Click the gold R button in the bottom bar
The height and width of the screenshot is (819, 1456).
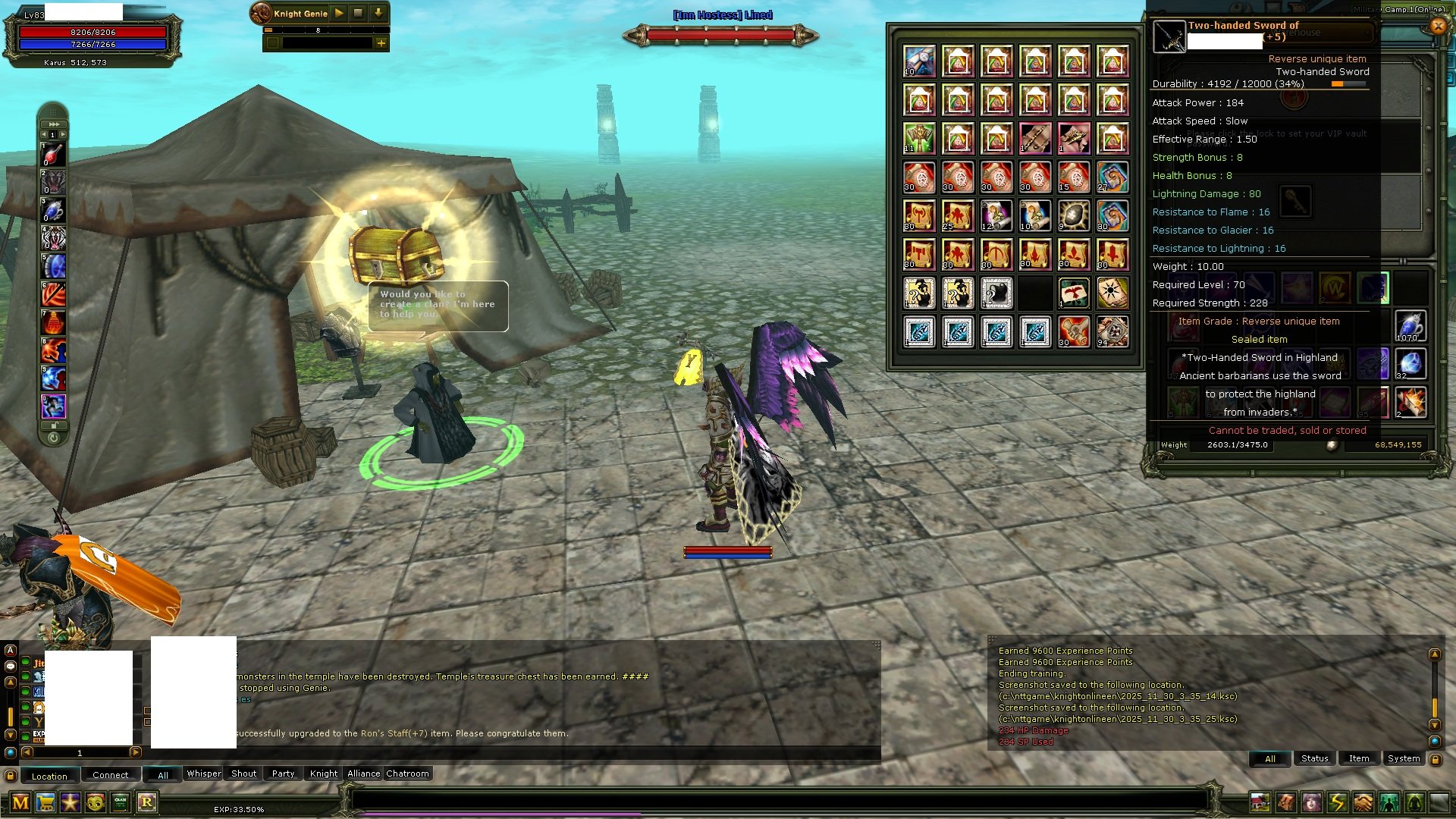[x=146, y=802]
